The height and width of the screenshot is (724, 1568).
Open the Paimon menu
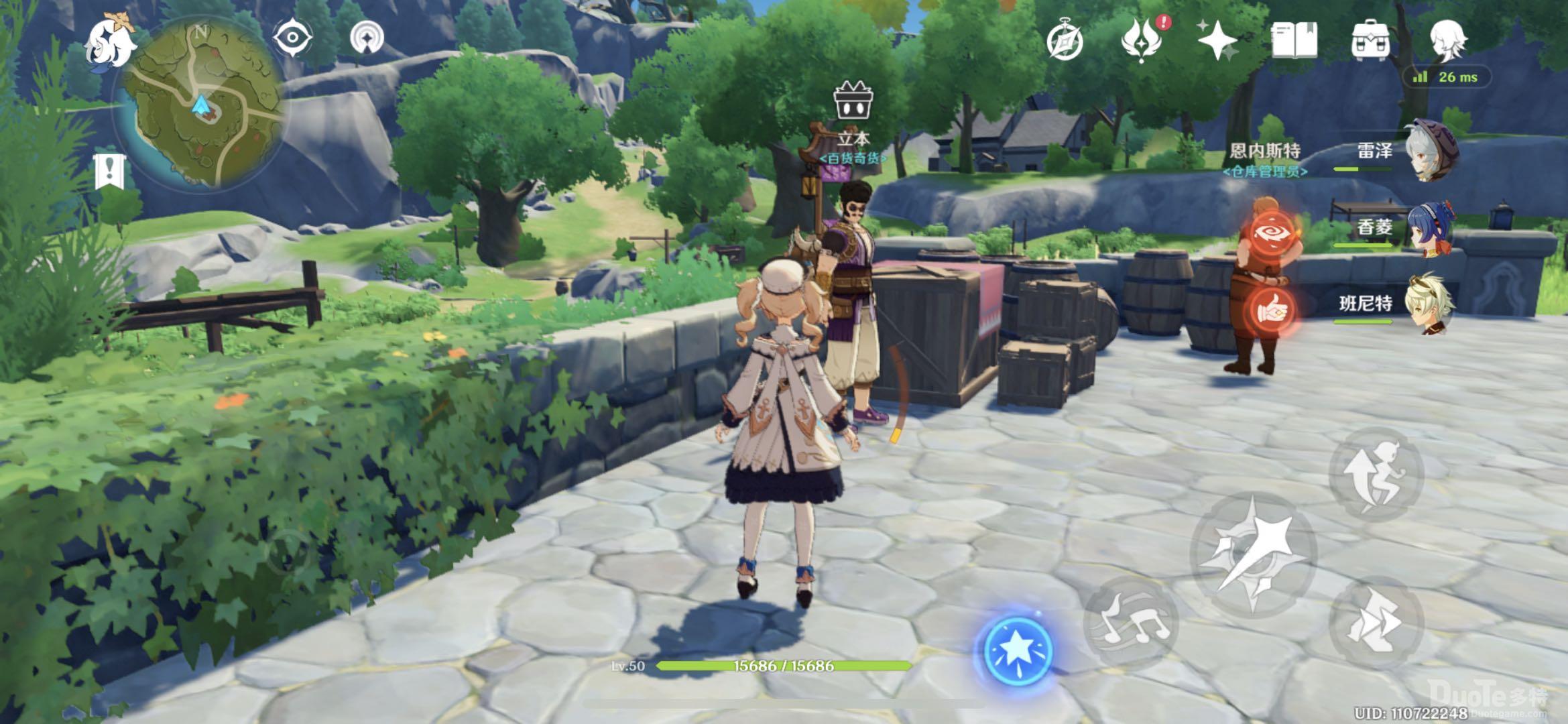coord(110,40)
